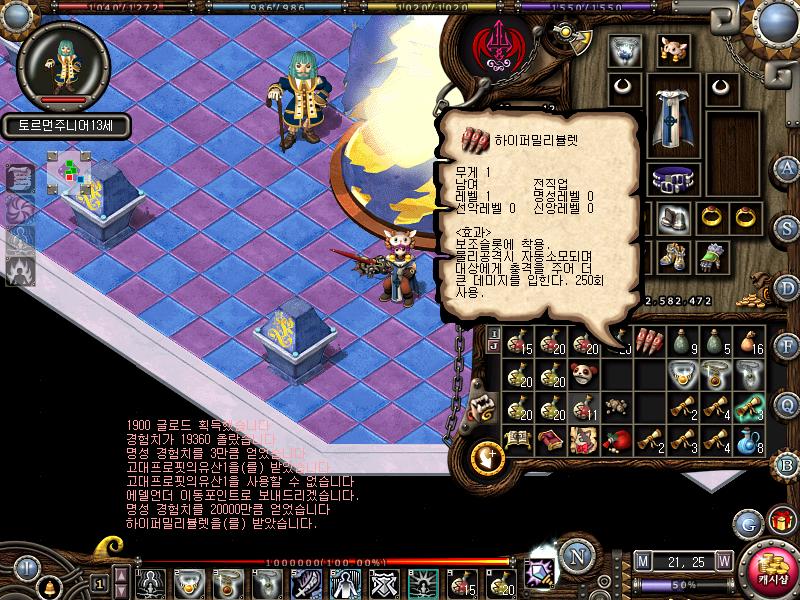Open the round S side menu button
This screenshot has height=600, width=800.
click(x=788, y=226)
